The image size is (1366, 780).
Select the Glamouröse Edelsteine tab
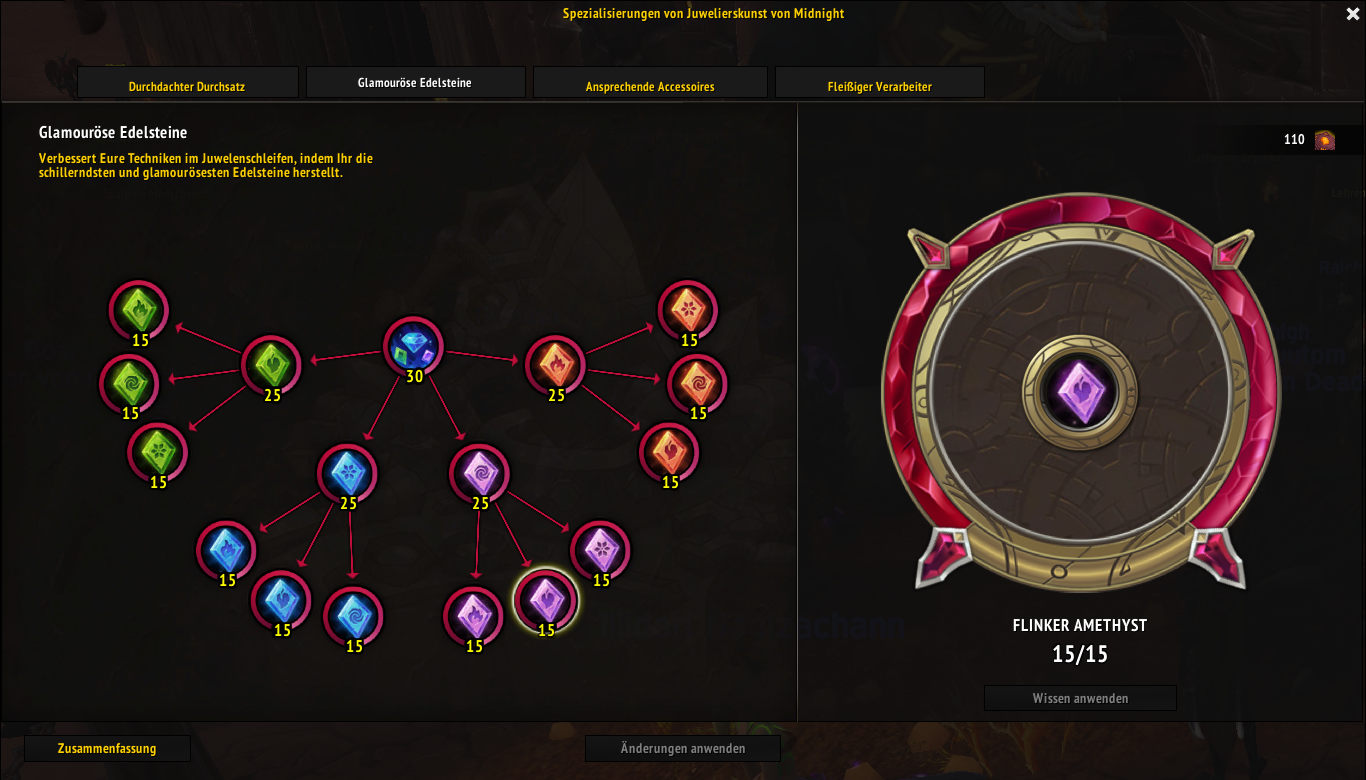pyautogui.click(x=415, y=82)
